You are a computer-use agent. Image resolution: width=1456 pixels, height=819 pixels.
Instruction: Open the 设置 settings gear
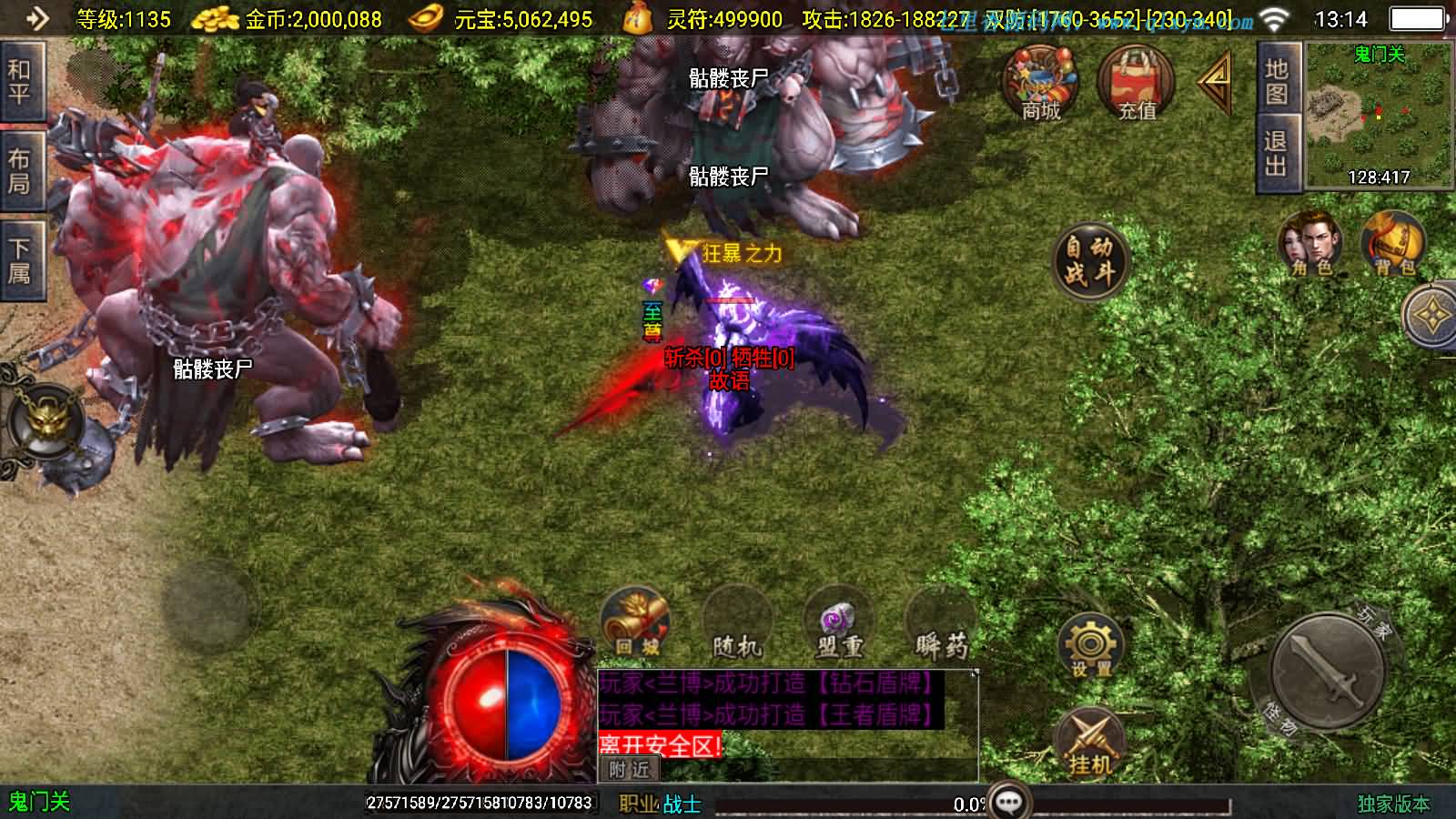[x=1090, y=645]
